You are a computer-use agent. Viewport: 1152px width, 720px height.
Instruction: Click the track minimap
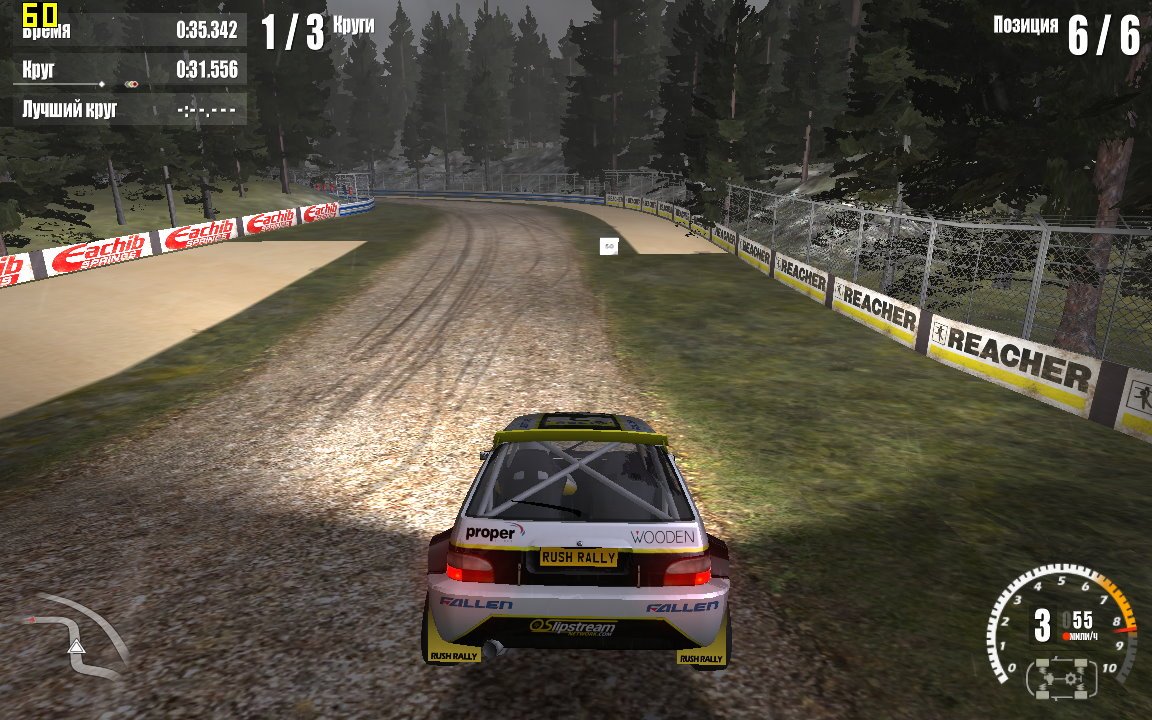pyautogui.click(x=75, y=635)
